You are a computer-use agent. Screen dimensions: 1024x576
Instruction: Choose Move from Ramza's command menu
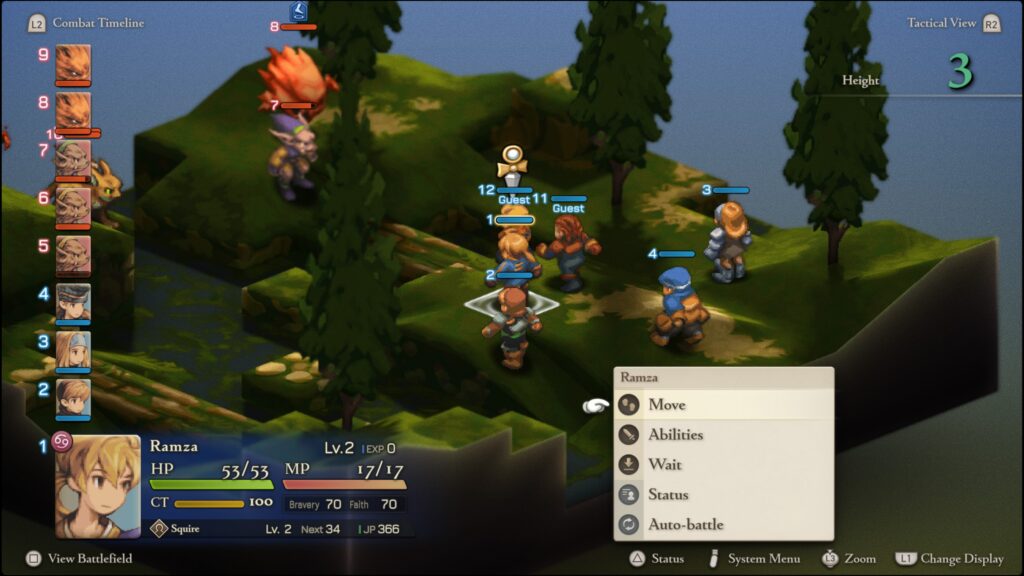coord(667,405)
